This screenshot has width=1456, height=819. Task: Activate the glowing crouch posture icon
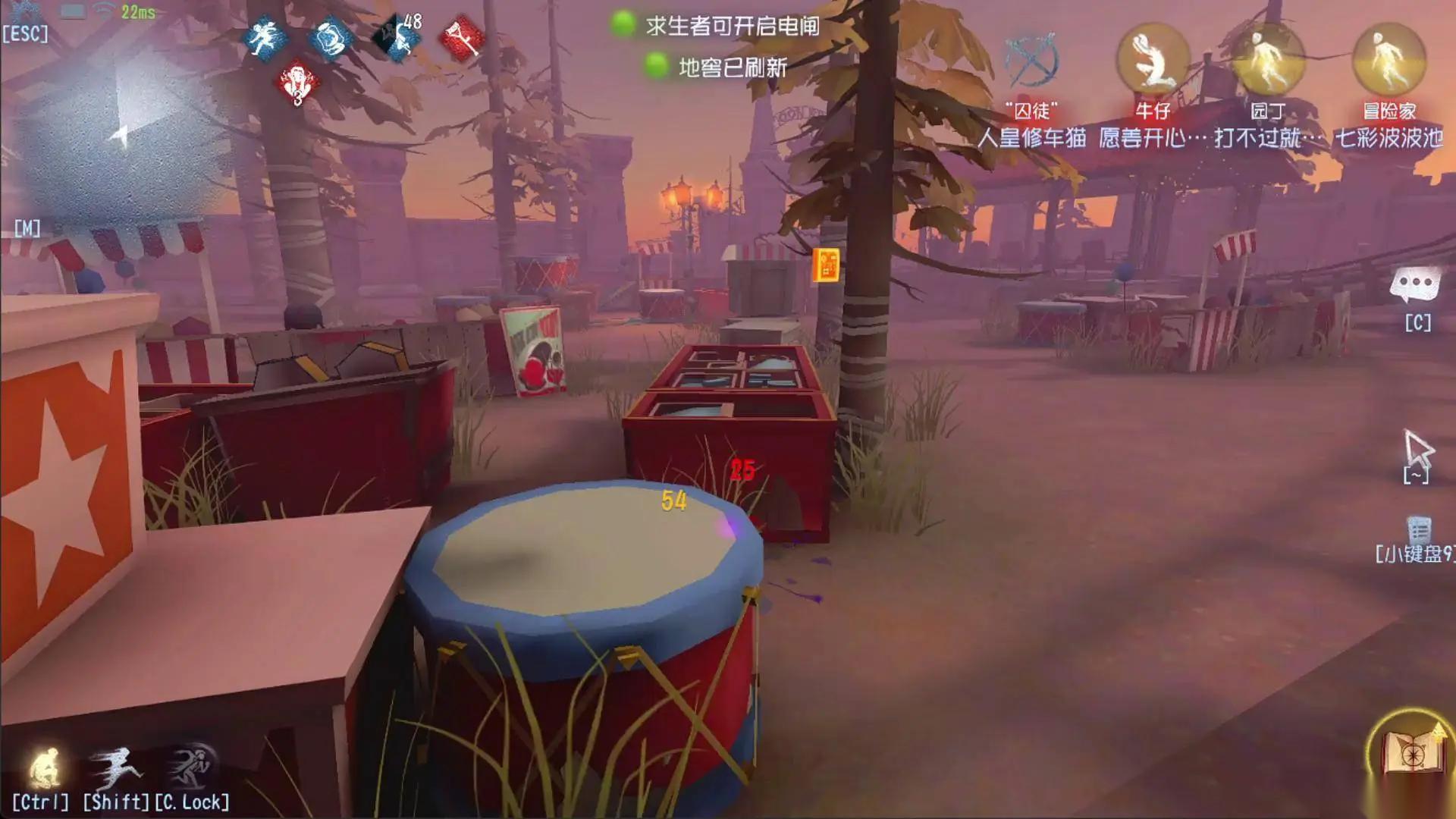44,767
